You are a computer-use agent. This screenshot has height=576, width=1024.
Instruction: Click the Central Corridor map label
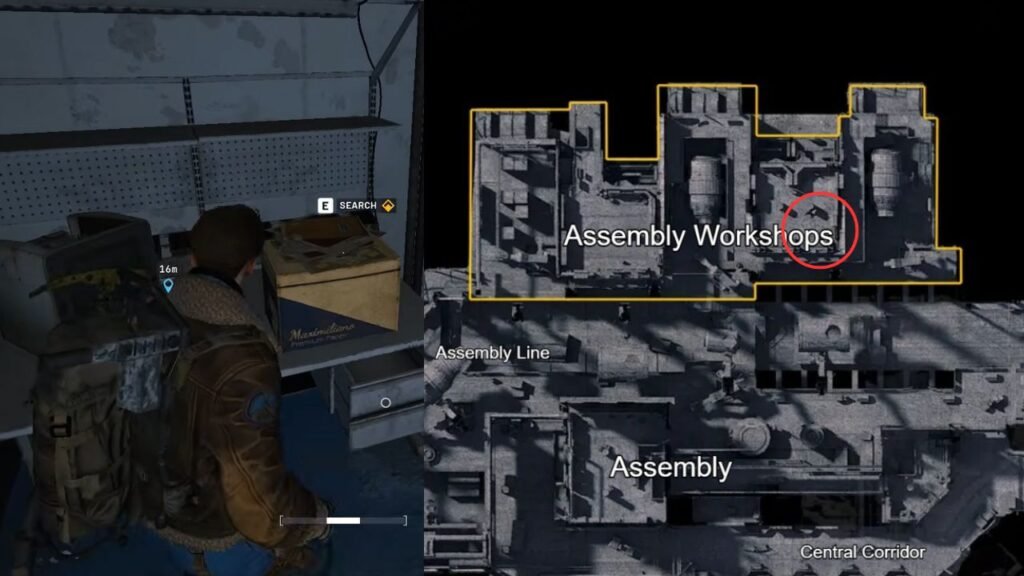862,552
